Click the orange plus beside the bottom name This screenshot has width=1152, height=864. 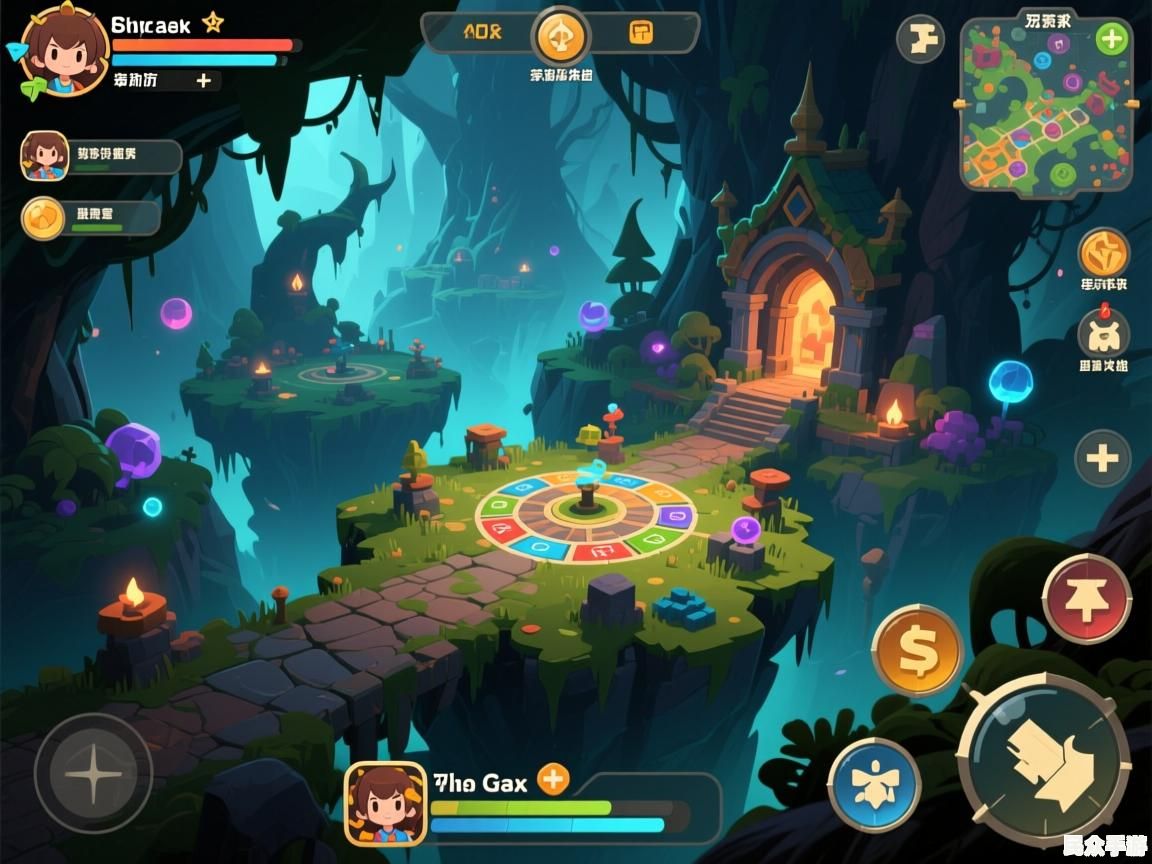(x=553, y=779)
